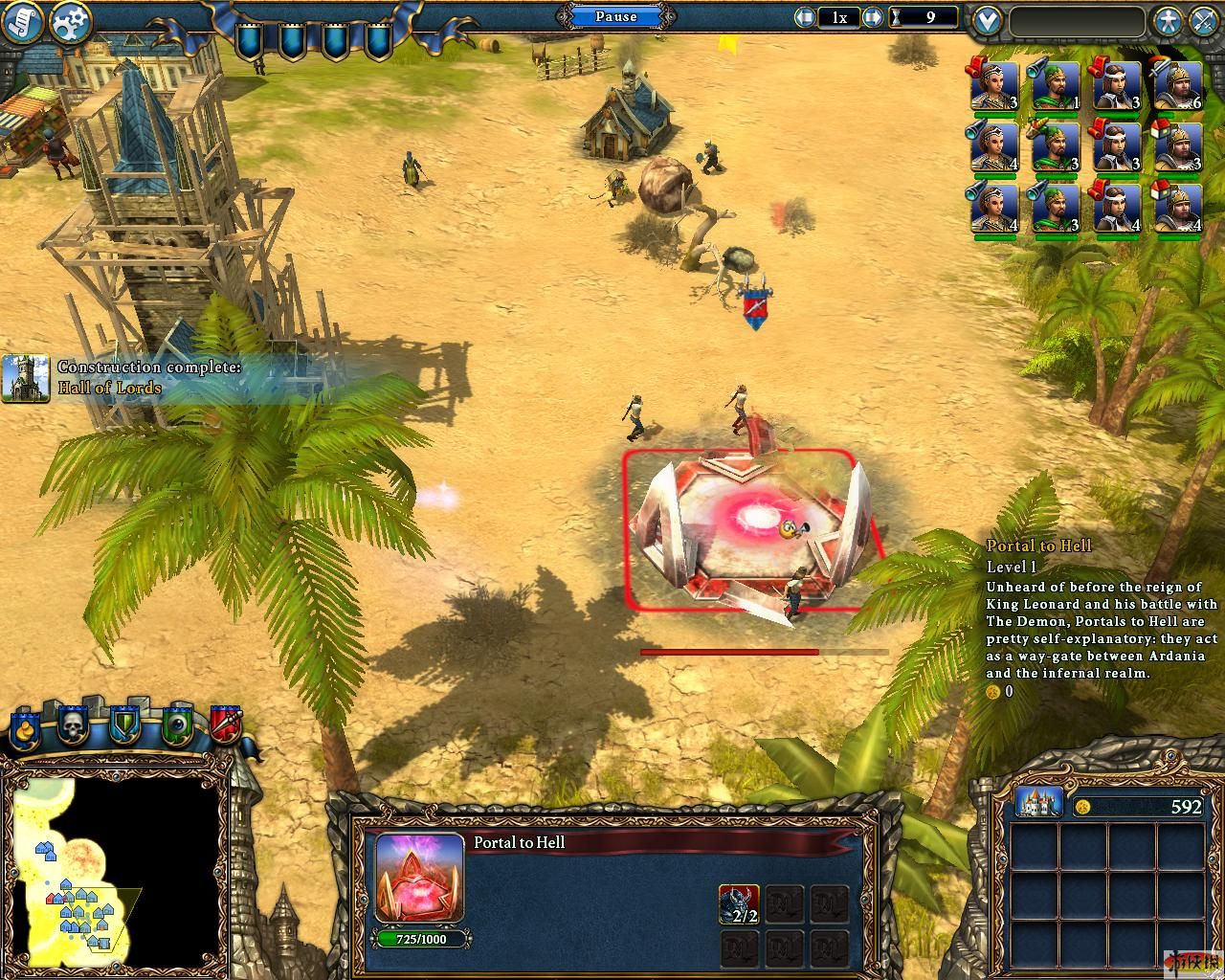Increase the game speed

872,17
